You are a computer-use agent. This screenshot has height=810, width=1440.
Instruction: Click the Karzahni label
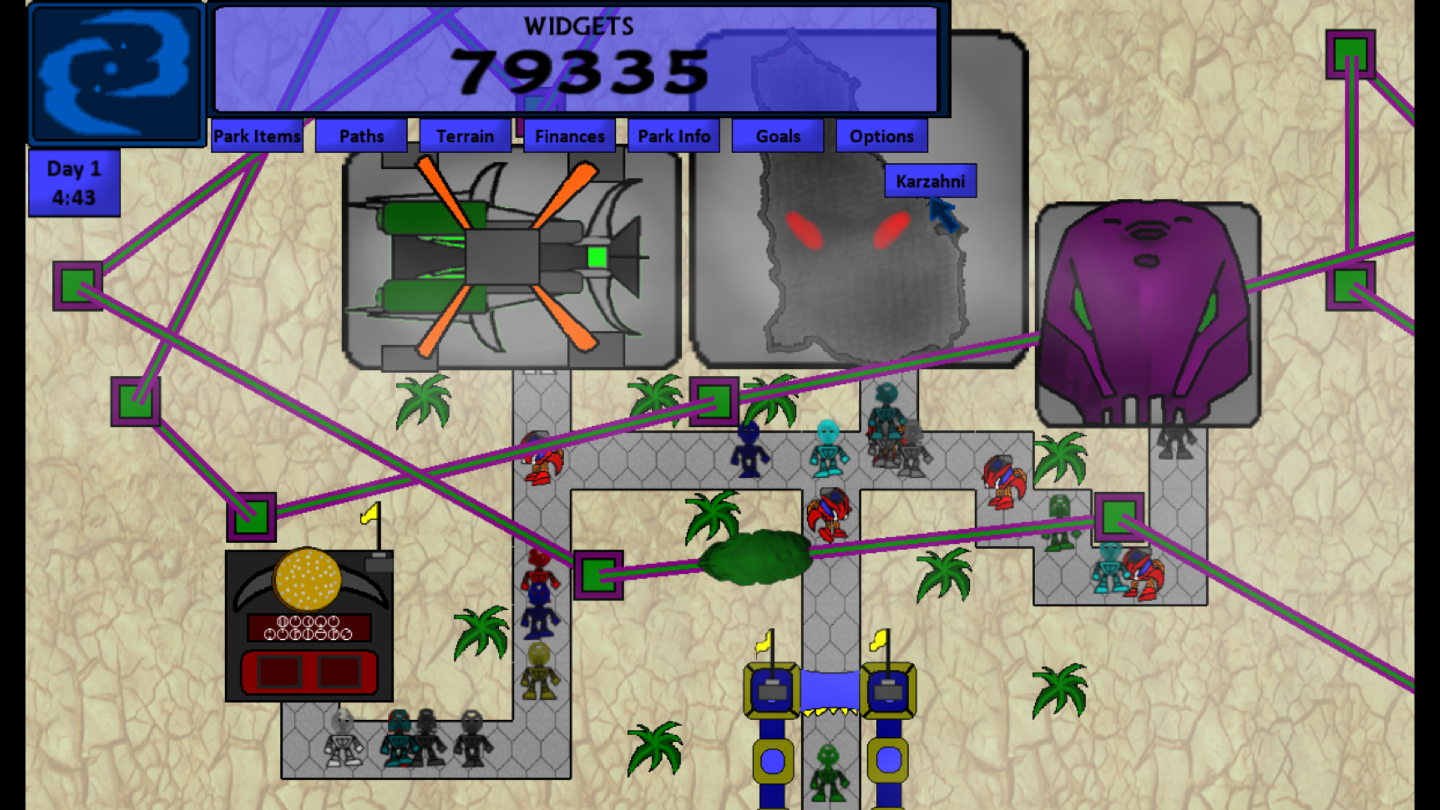932,181
